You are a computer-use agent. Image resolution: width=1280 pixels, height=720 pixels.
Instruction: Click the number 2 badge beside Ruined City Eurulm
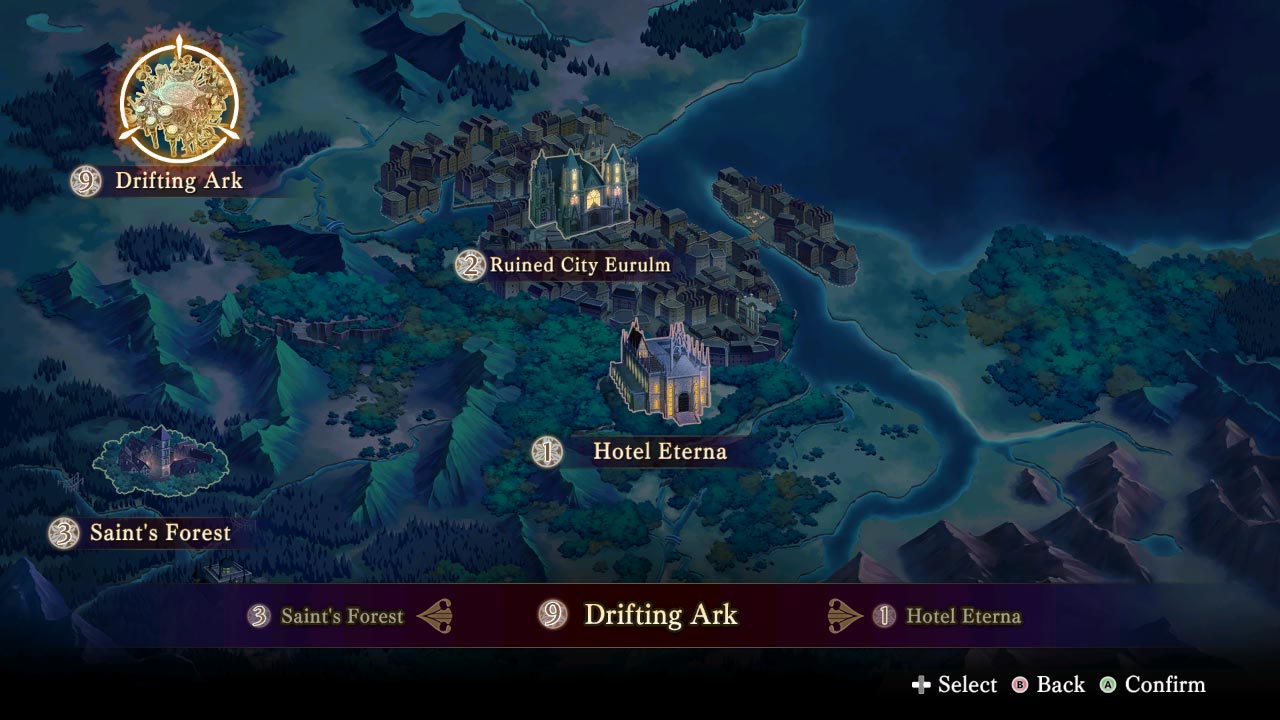coord(470,265)
